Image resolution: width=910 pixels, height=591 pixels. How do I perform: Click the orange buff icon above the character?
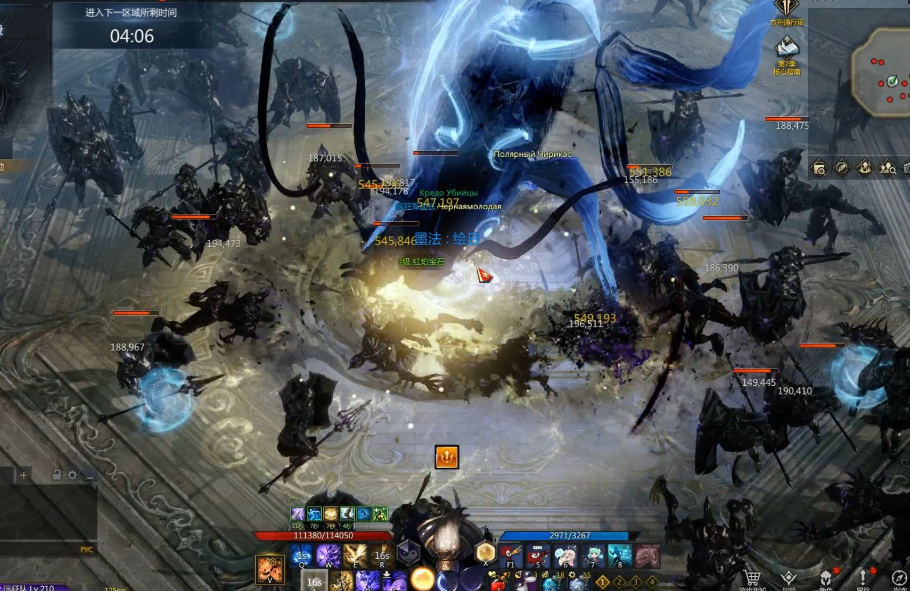coord(446,458)
